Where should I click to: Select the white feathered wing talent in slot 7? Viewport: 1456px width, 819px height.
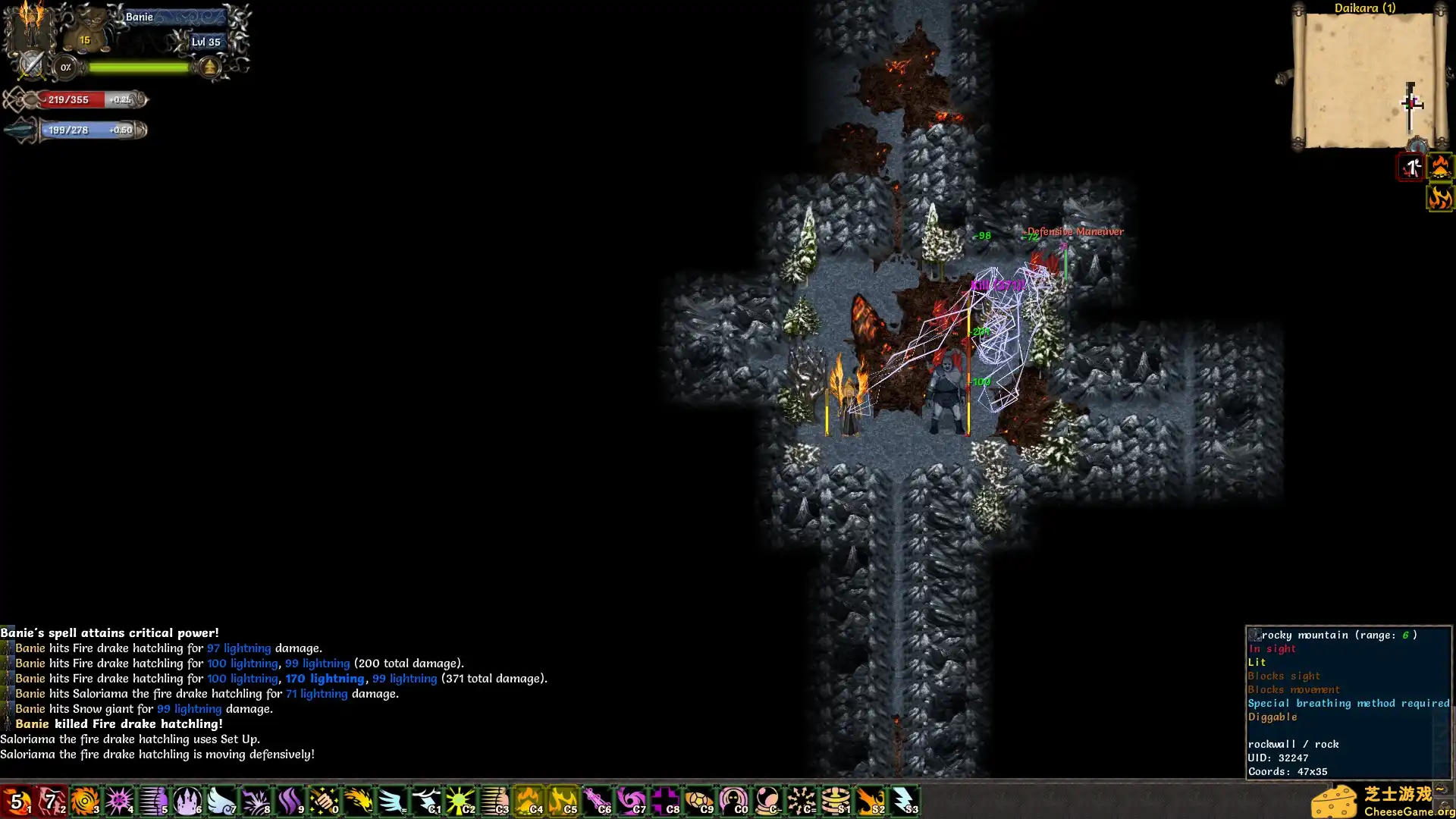[221, 801]
